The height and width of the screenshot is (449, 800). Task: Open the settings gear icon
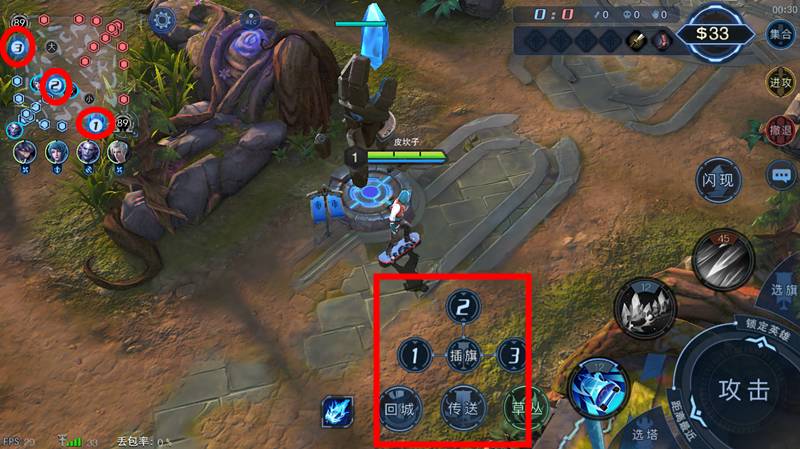(x=163, y=18)
